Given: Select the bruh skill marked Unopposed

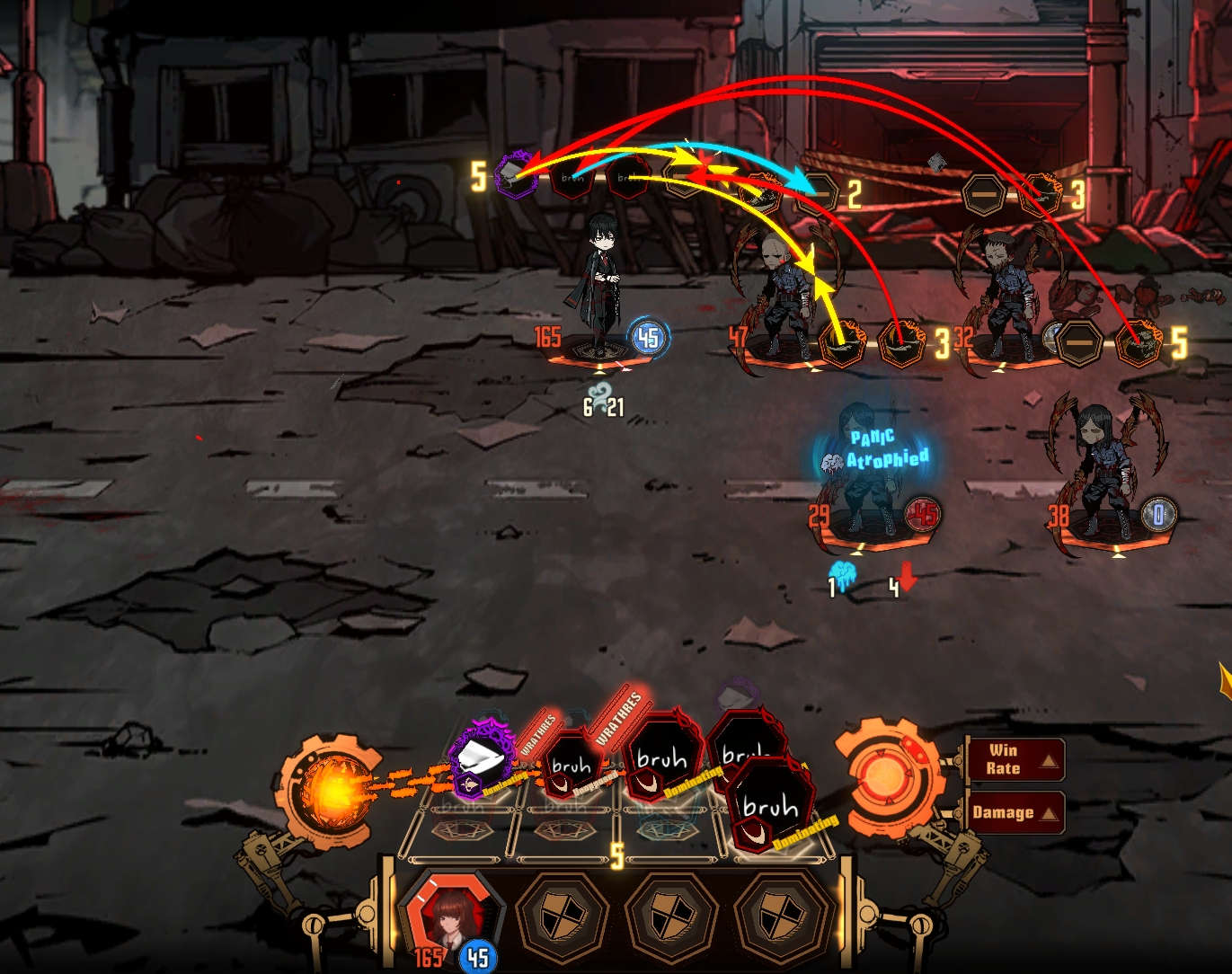Looking at the screenshot, I should [x=572, y=766].
